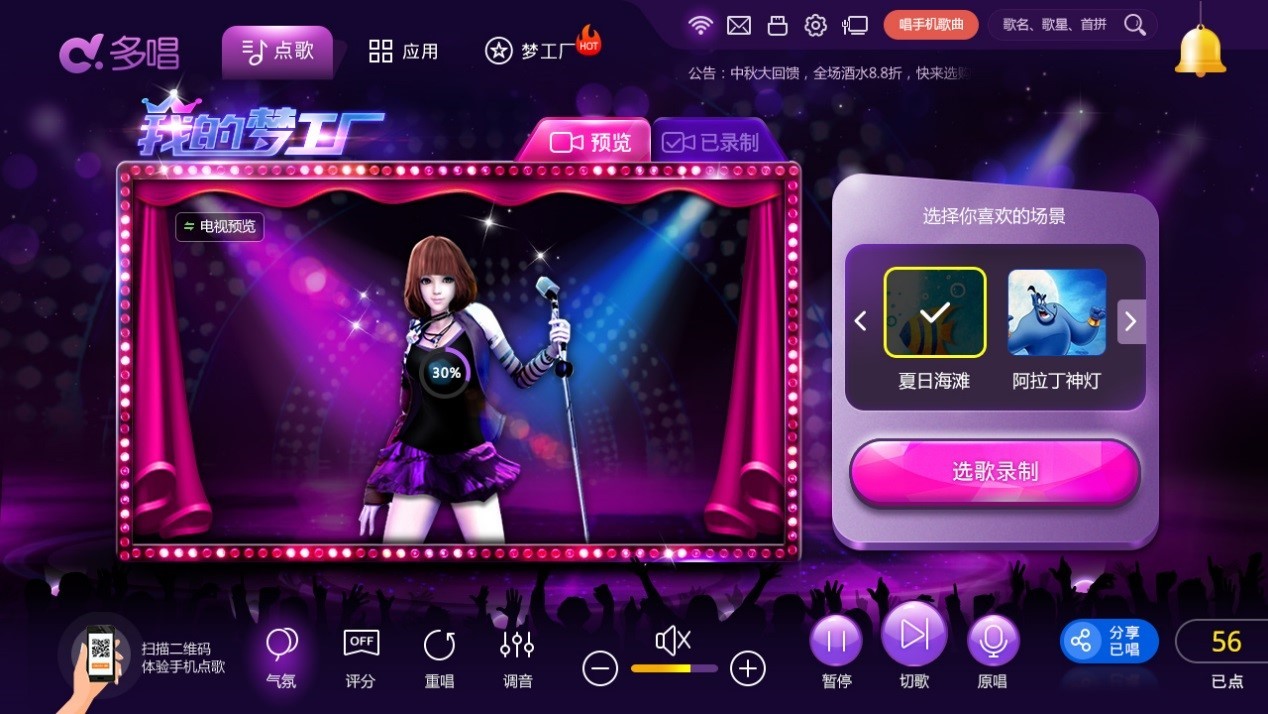Toggle the 评分 scoring switch
This screenshot has width=1268, height=714.
[x=360, y=656]
